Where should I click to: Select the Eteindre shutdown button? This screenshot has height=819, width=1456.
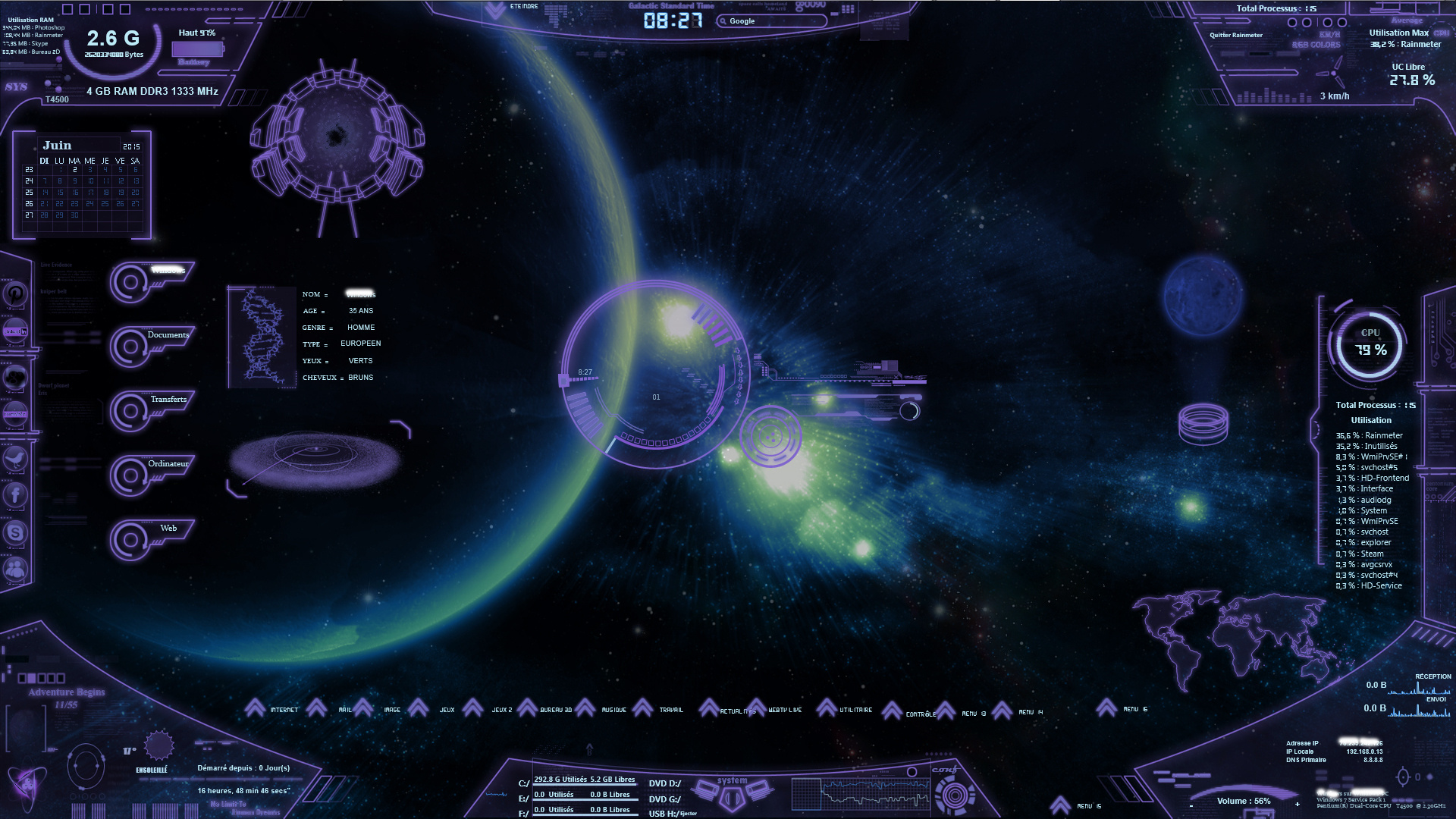pyautogui.click(x=523, y=7)
